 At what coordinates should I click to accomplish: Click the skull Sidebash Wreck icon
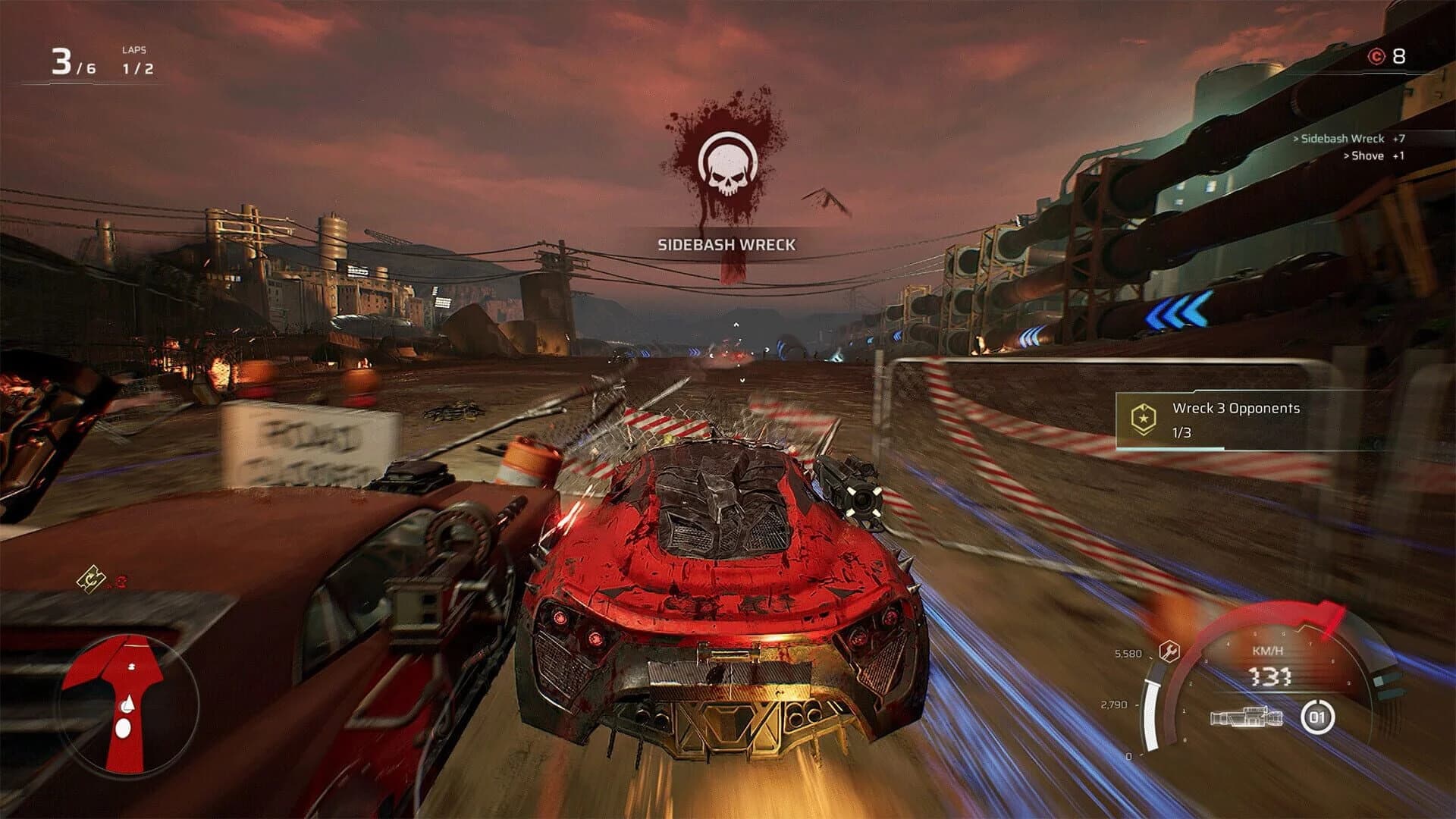pos(726,162)
